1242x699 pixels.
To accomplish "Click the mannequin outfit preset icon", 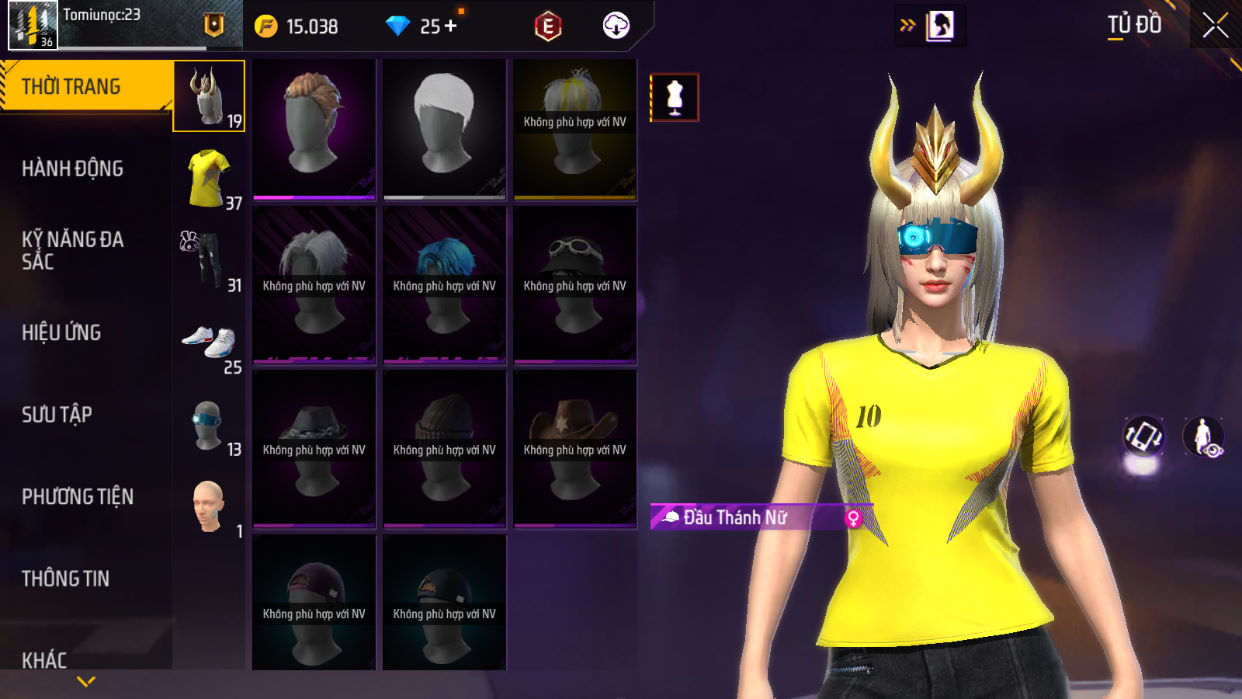I will pos(674,98).
